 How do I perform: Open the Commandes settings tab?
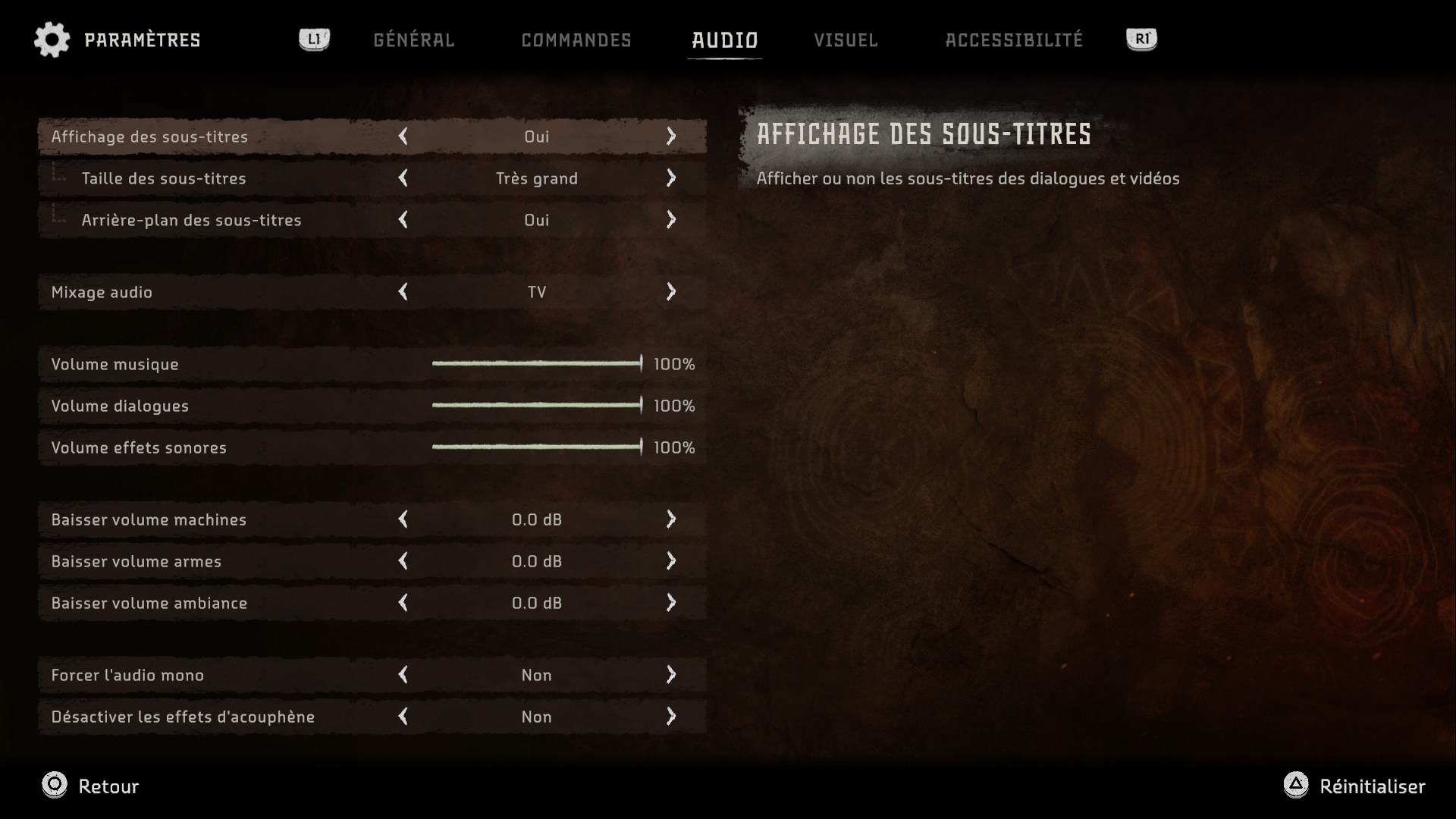point(576,40)
